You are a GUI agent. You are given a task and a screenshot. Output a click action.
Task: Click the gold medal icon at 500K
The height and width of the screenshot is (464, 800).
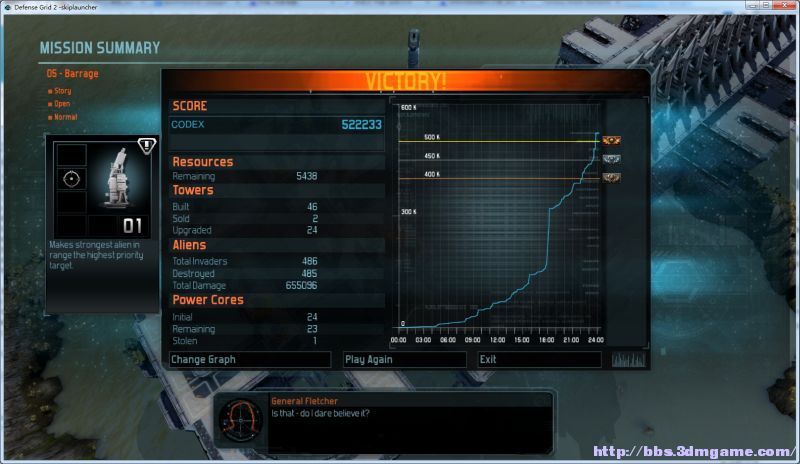coord(612,140)
